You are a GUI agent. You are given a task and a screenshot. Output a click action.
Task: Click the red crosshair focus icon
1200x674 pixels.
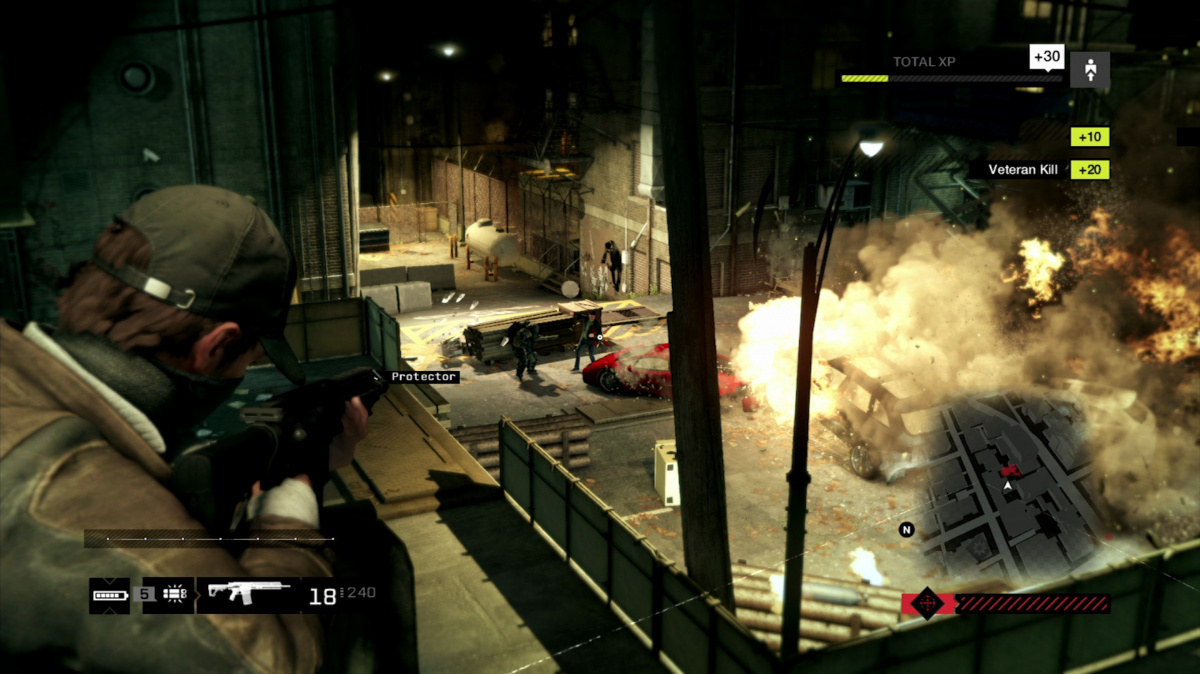click(x=926, y=603)
